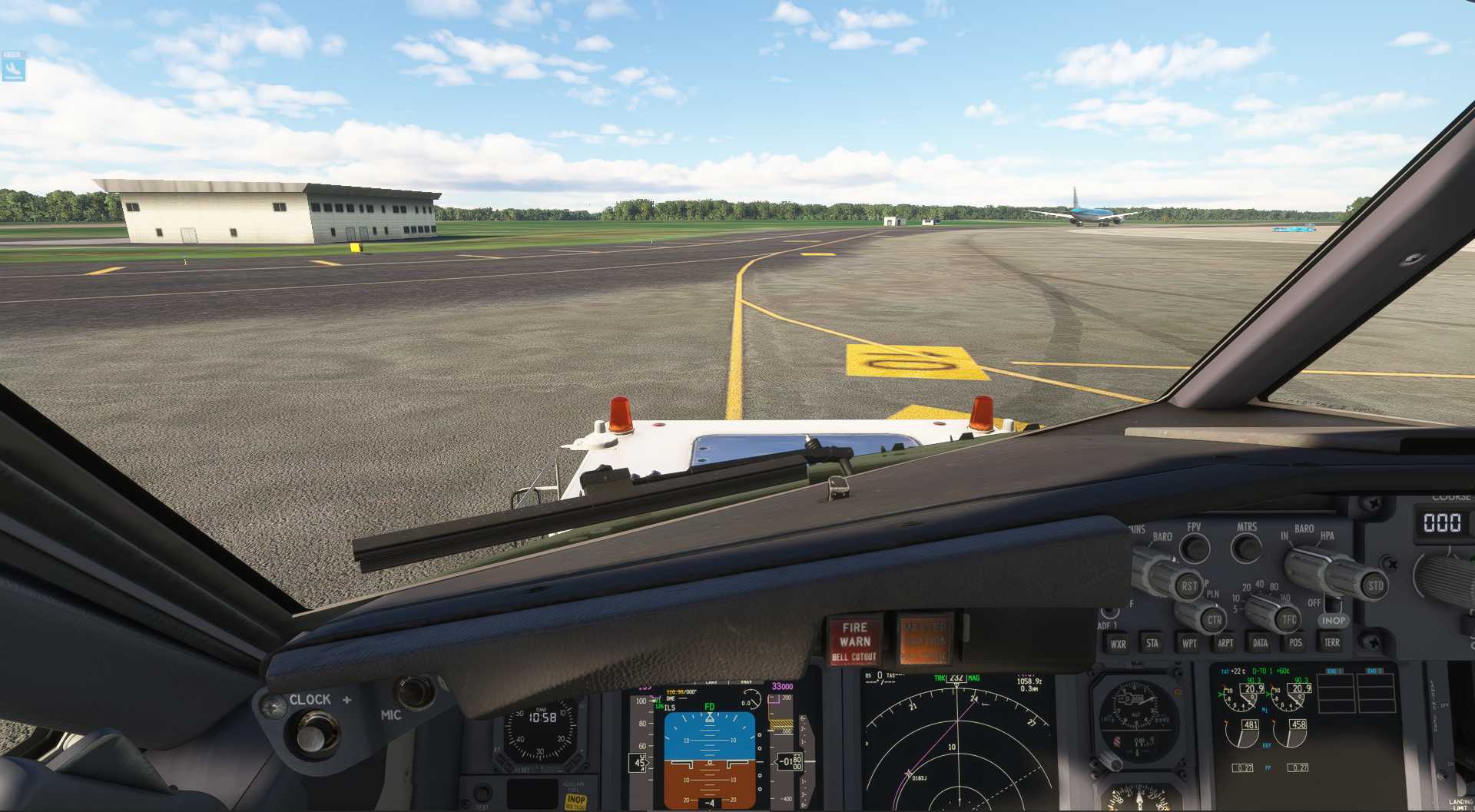
Task: Reset the illuminated Master Caution light
Action: (x=925, y=639)
